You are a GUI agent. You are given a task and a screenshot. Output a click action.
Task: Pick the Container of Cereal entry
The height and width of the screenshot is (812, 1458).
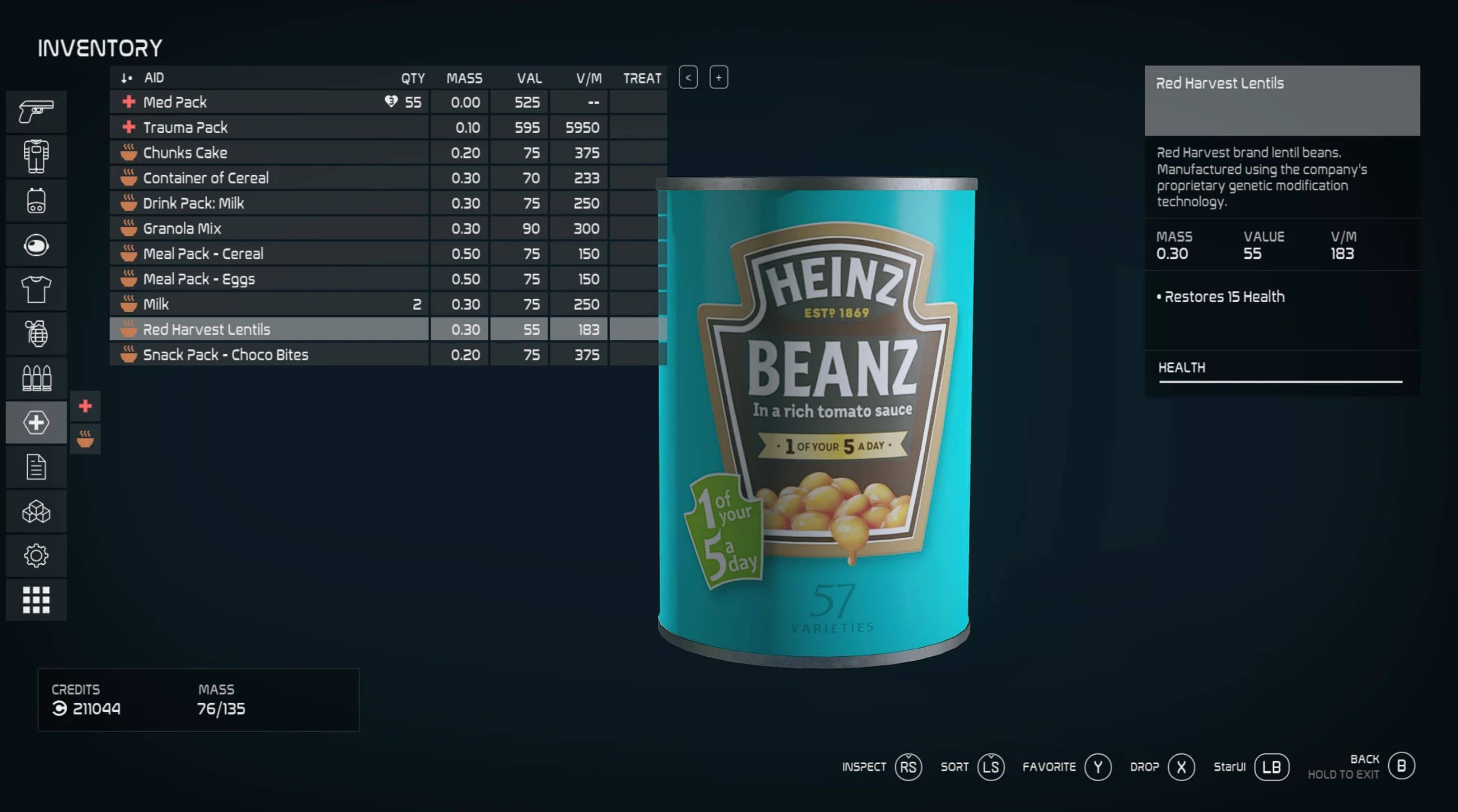269,178
